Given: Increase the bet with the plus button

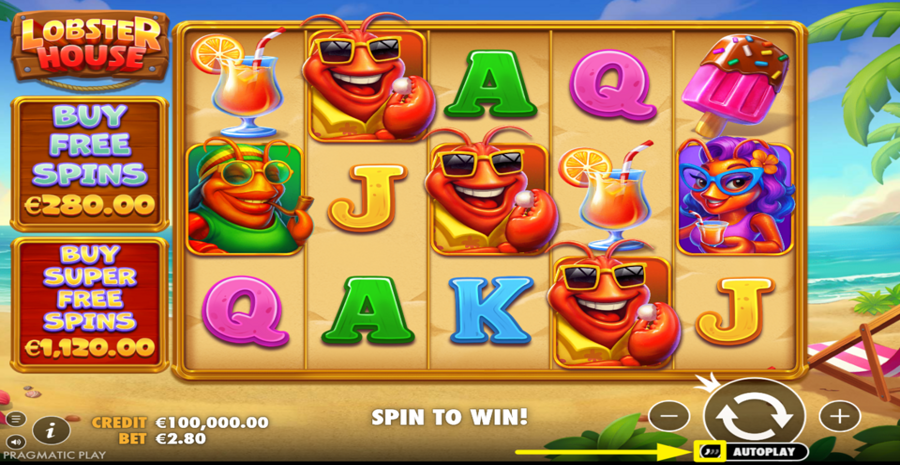Looking at the screenshot, I should tap(839, 414).
